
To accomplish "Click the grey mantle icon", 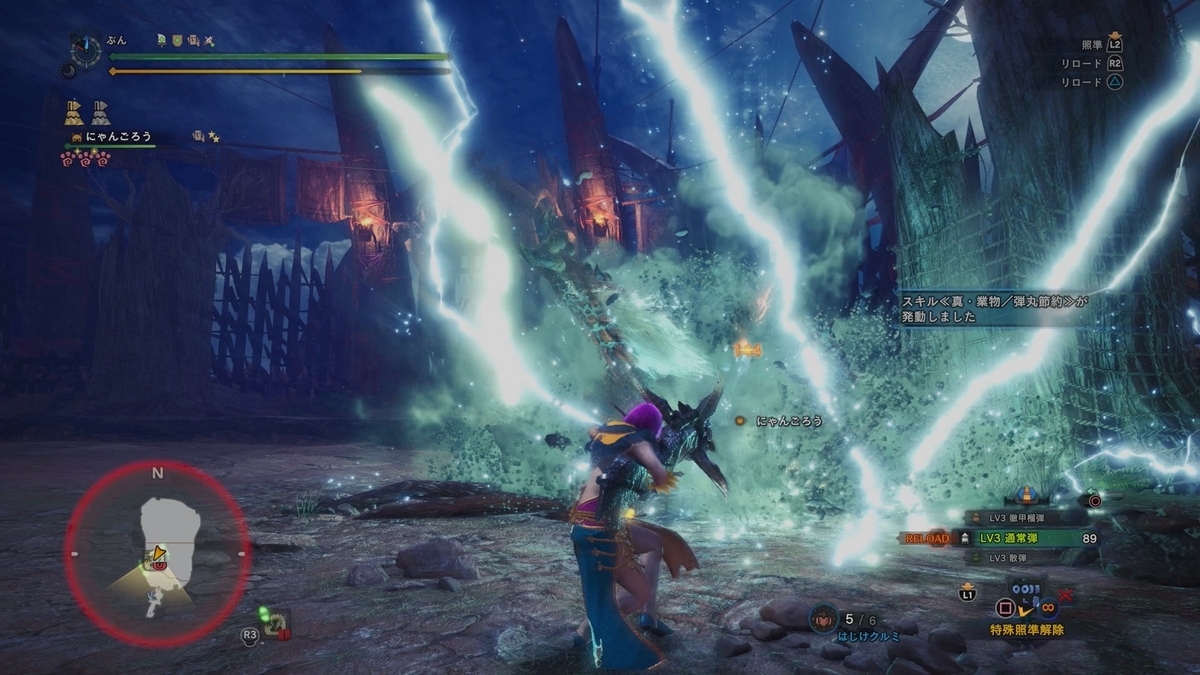I will (101, 111).
